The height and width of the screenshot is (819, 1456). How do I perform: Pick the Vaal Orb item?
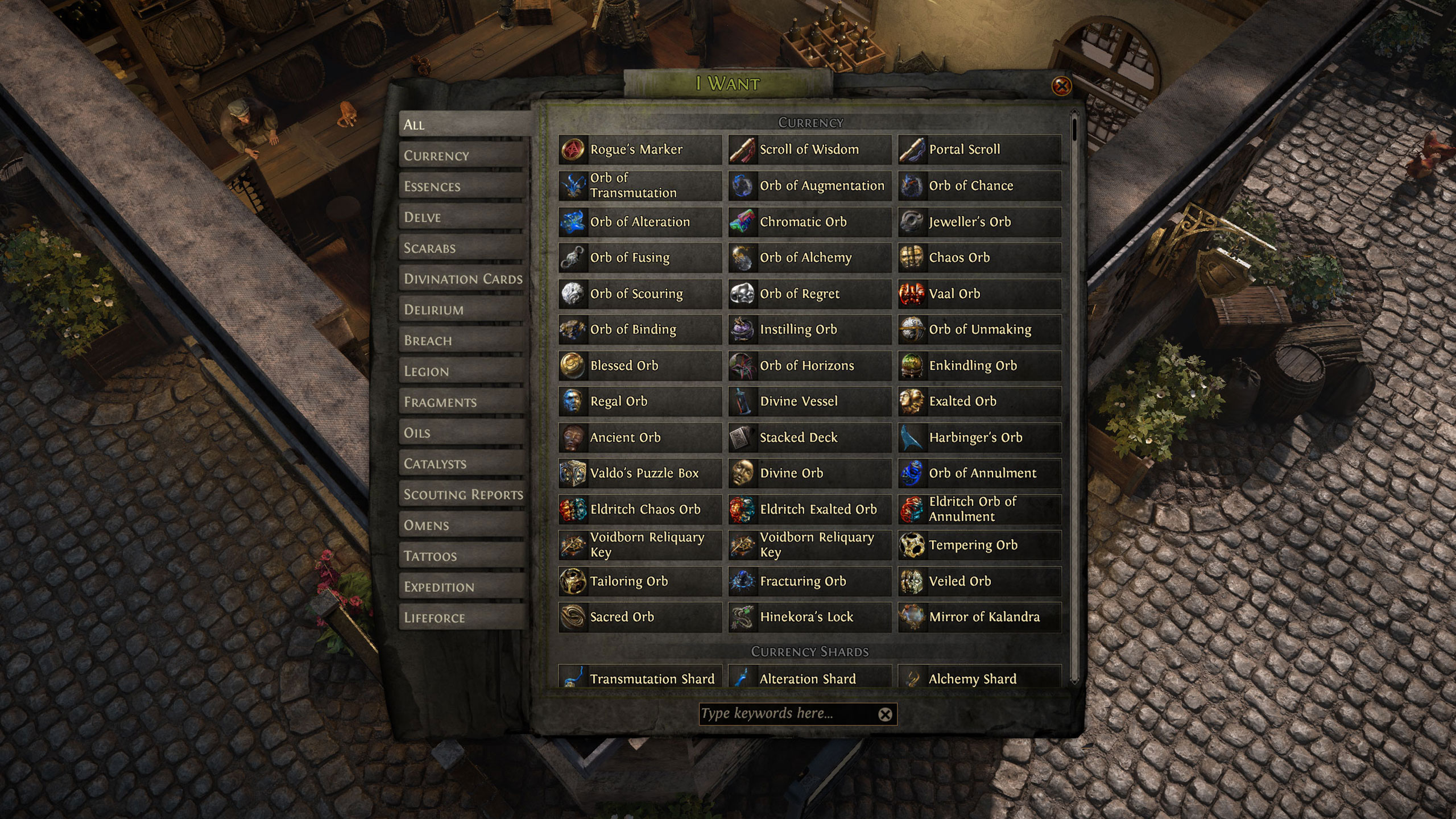(979, 293)
